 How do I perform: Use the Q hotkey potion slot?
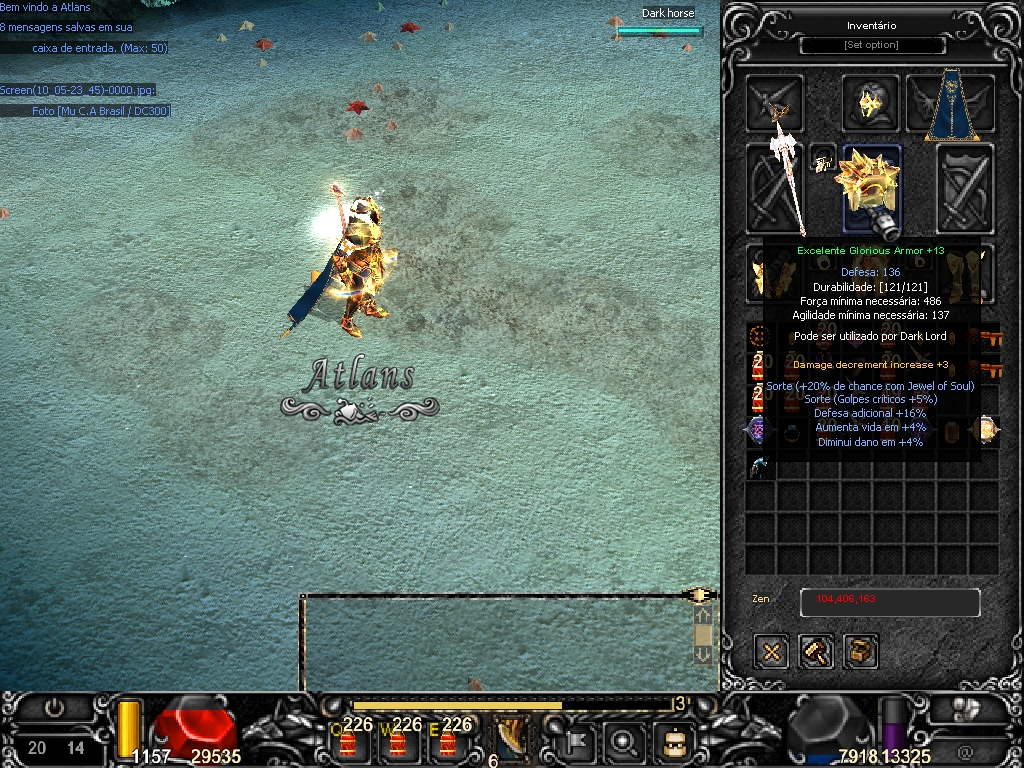pyautogui.click(x=348, y=742)
